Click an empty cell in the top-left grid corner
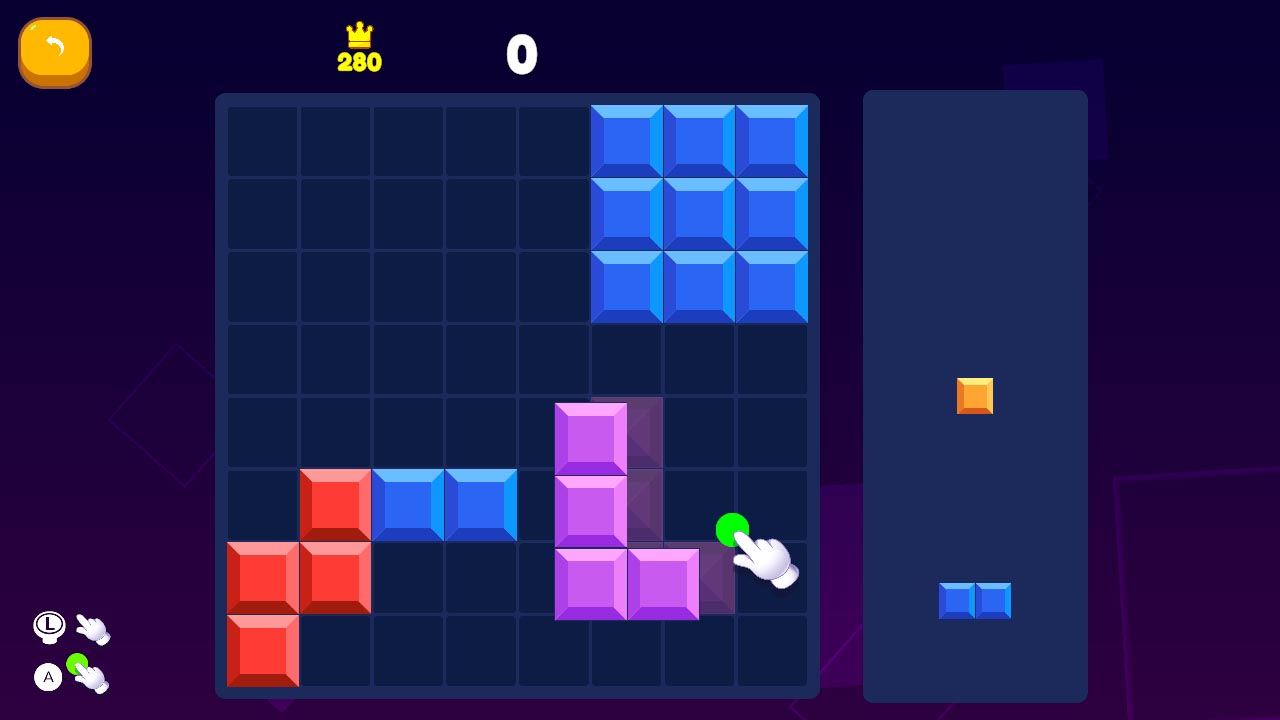 coord(262,140)
